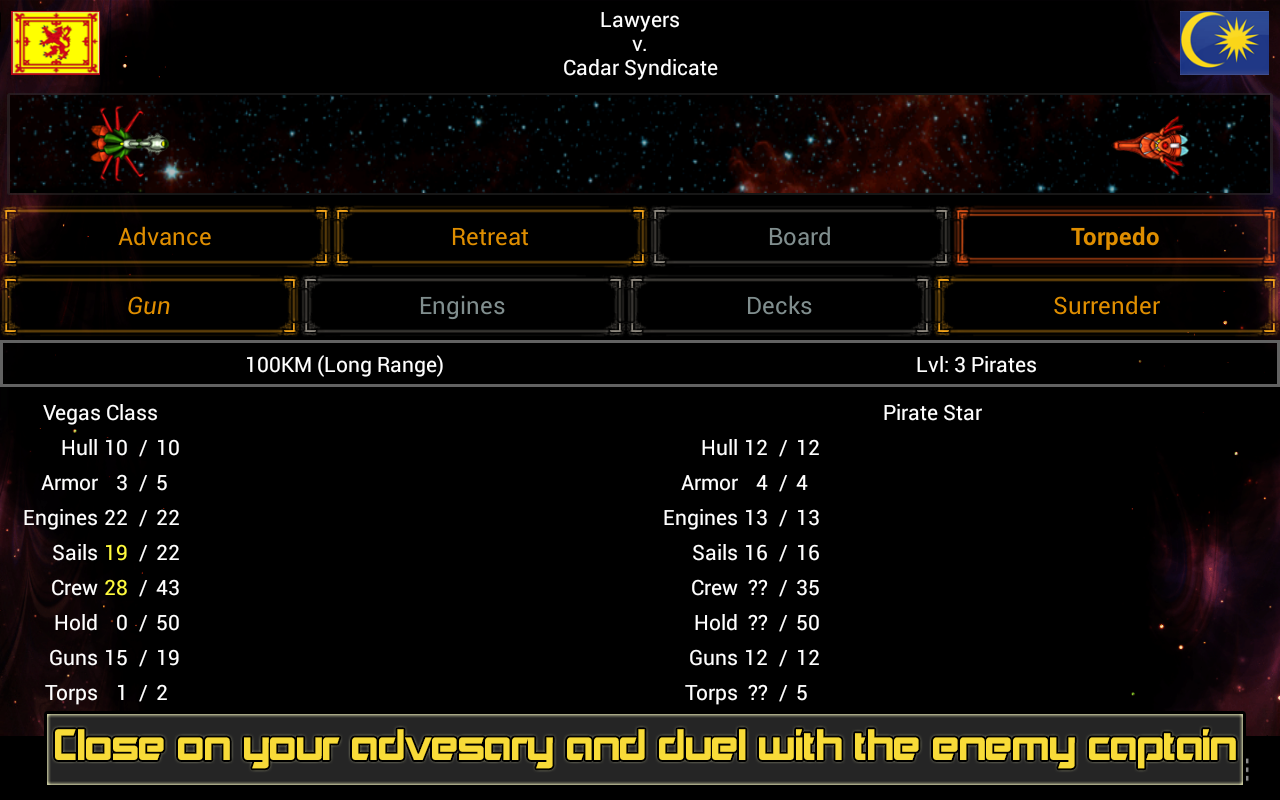Select your Crew 28/43 stat line

point(115,587)
